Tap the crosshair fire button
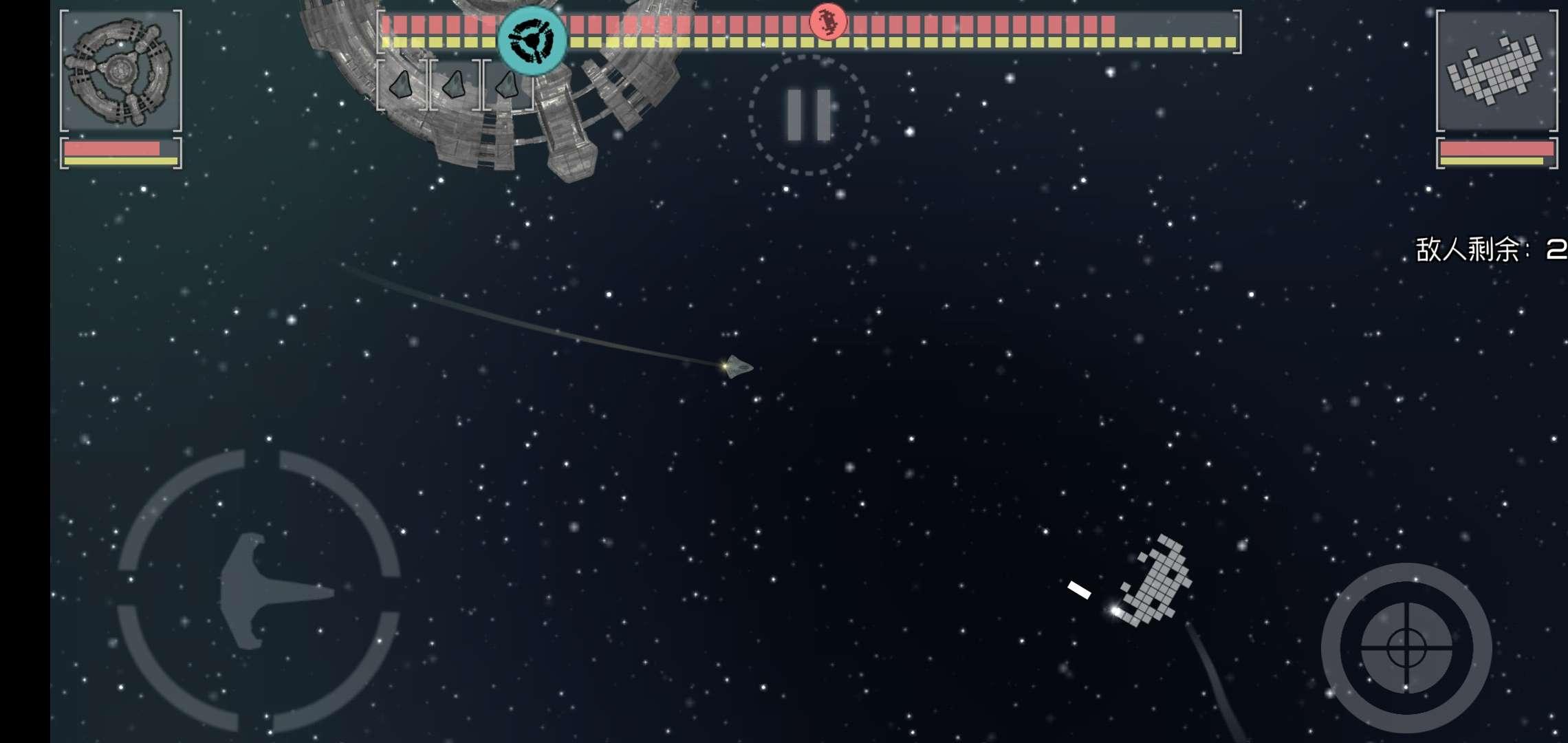This screenshot has width=1568, height=743. pos(1406,647)
